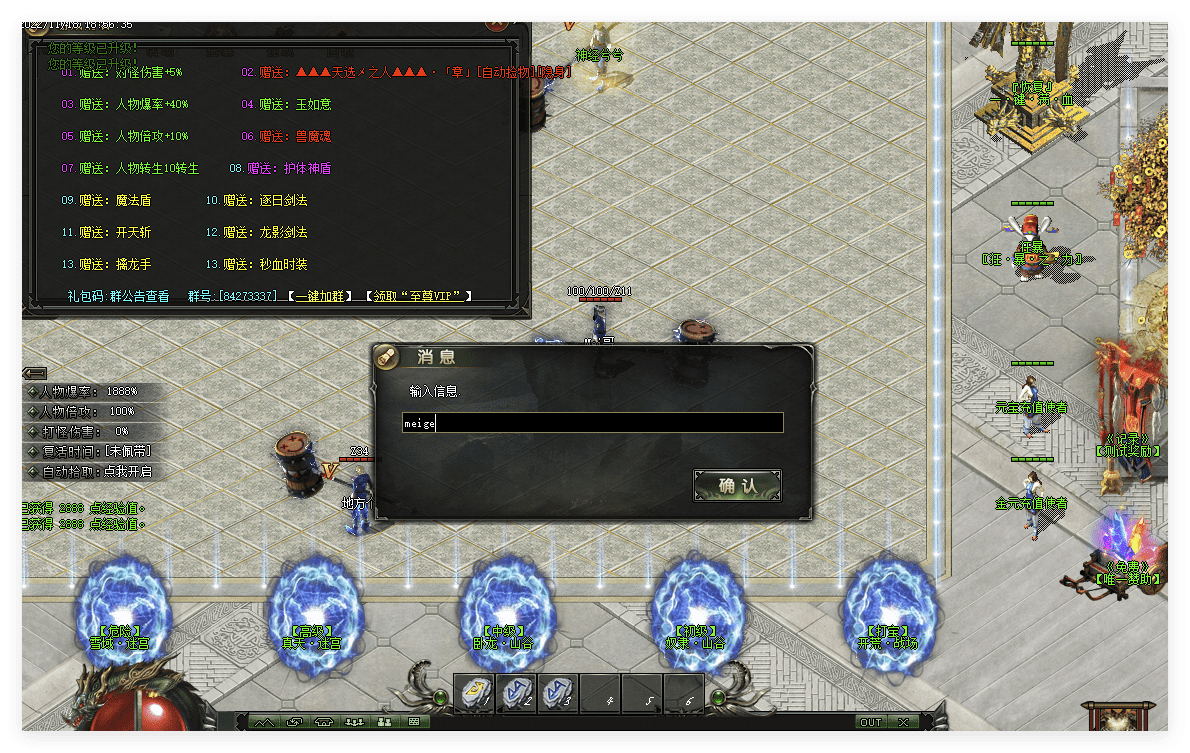Use the blue rune stone in hotbar slot 2
Image resolution: width=1190 pixels, height=753 pixels.
517,693
